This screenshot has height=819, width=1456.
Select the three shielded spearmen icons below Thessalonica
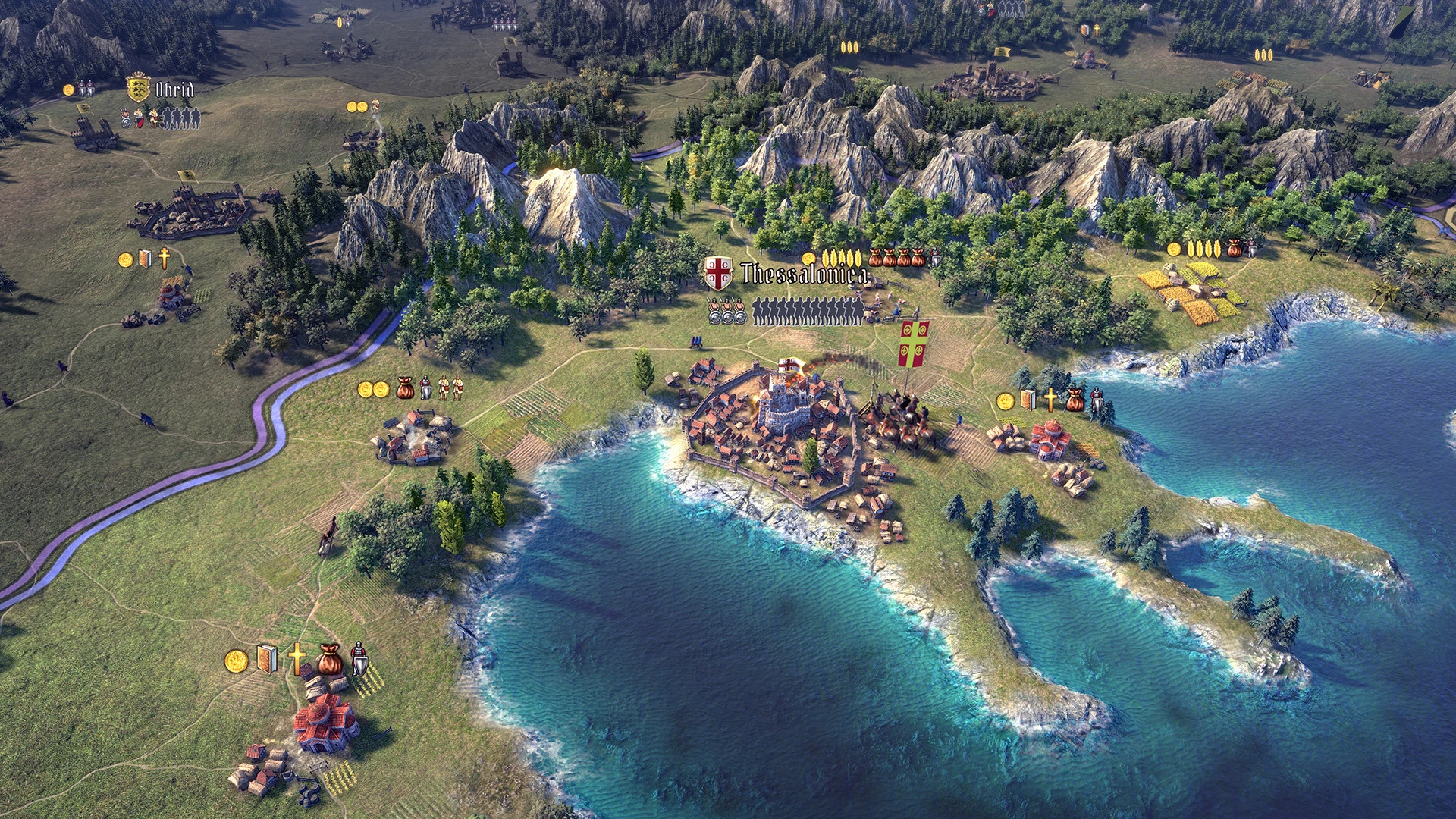(x=726, y=309)
